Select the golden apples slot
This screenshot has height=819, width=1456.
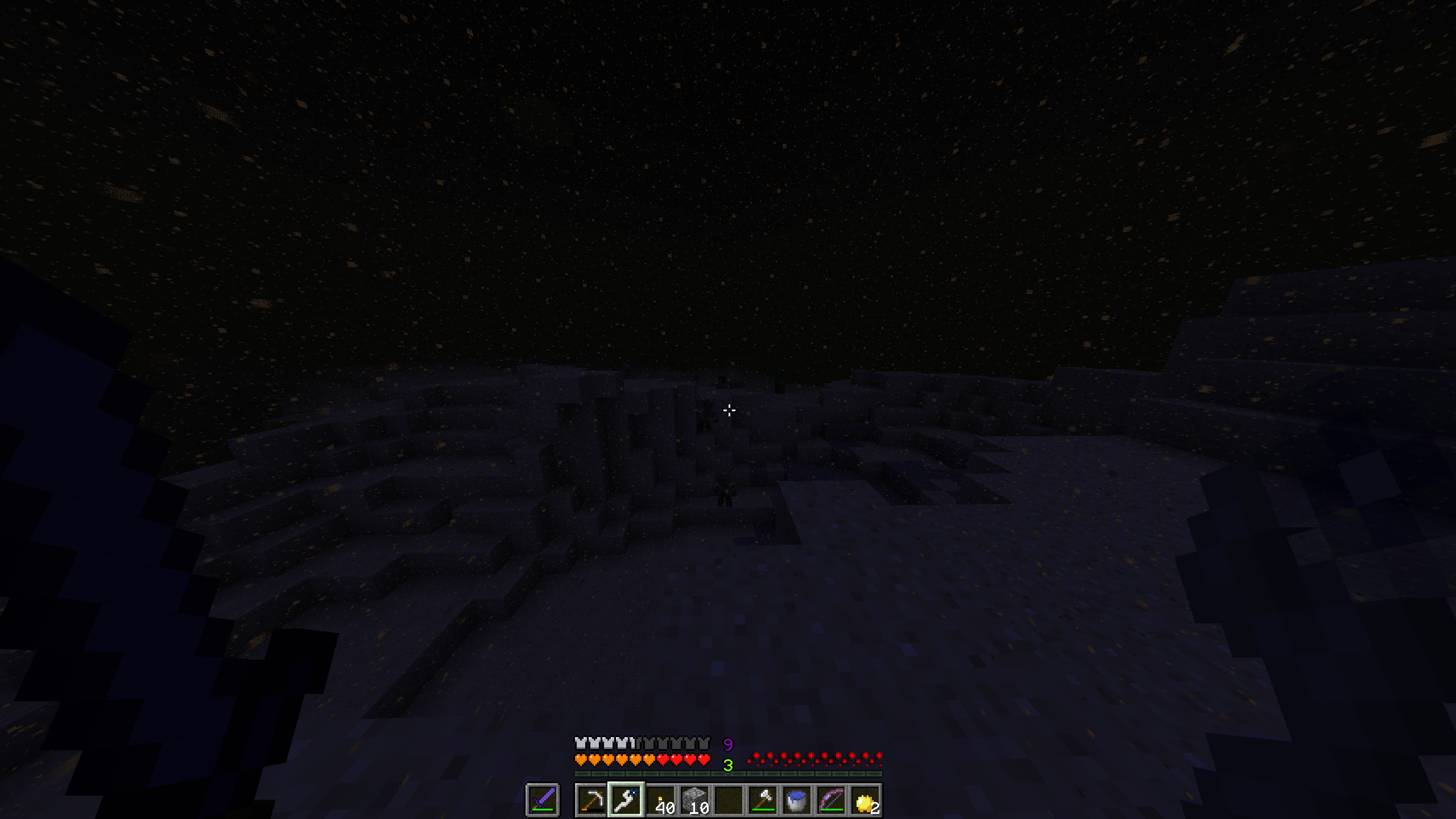tap(865, 800)
